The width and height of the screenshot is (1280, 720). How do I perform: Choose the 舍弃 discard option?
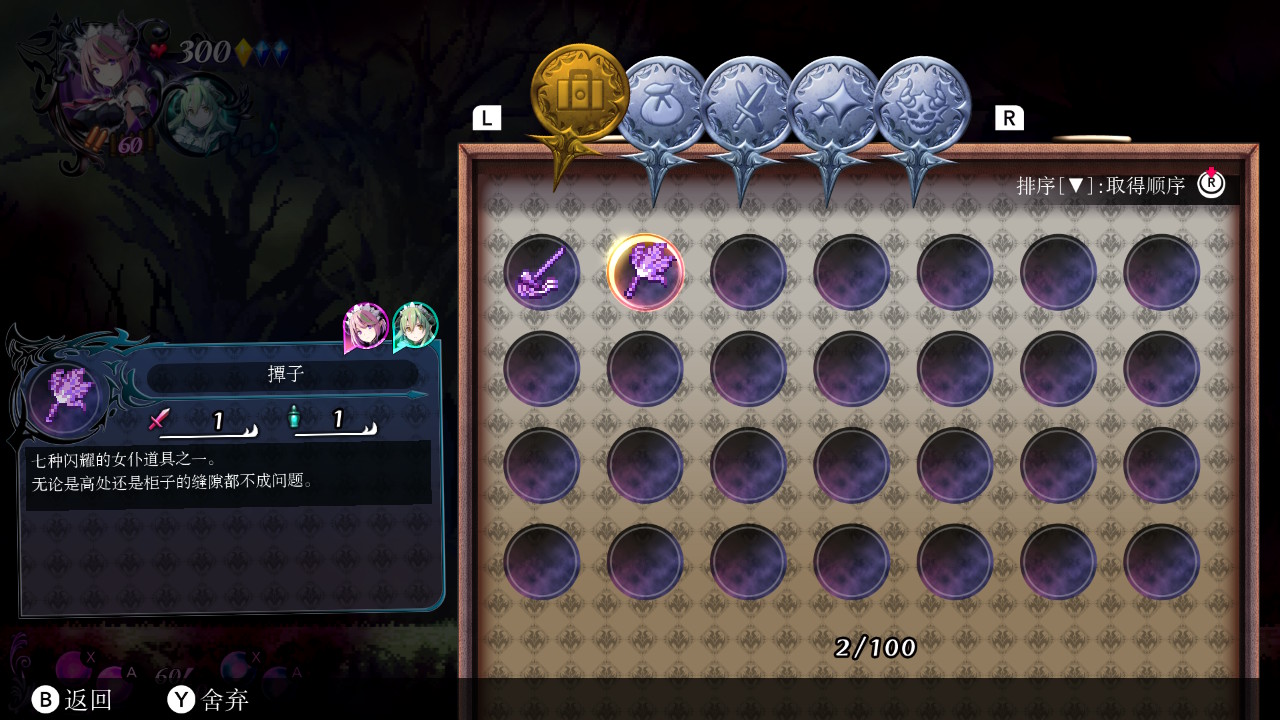coord(208,700)
